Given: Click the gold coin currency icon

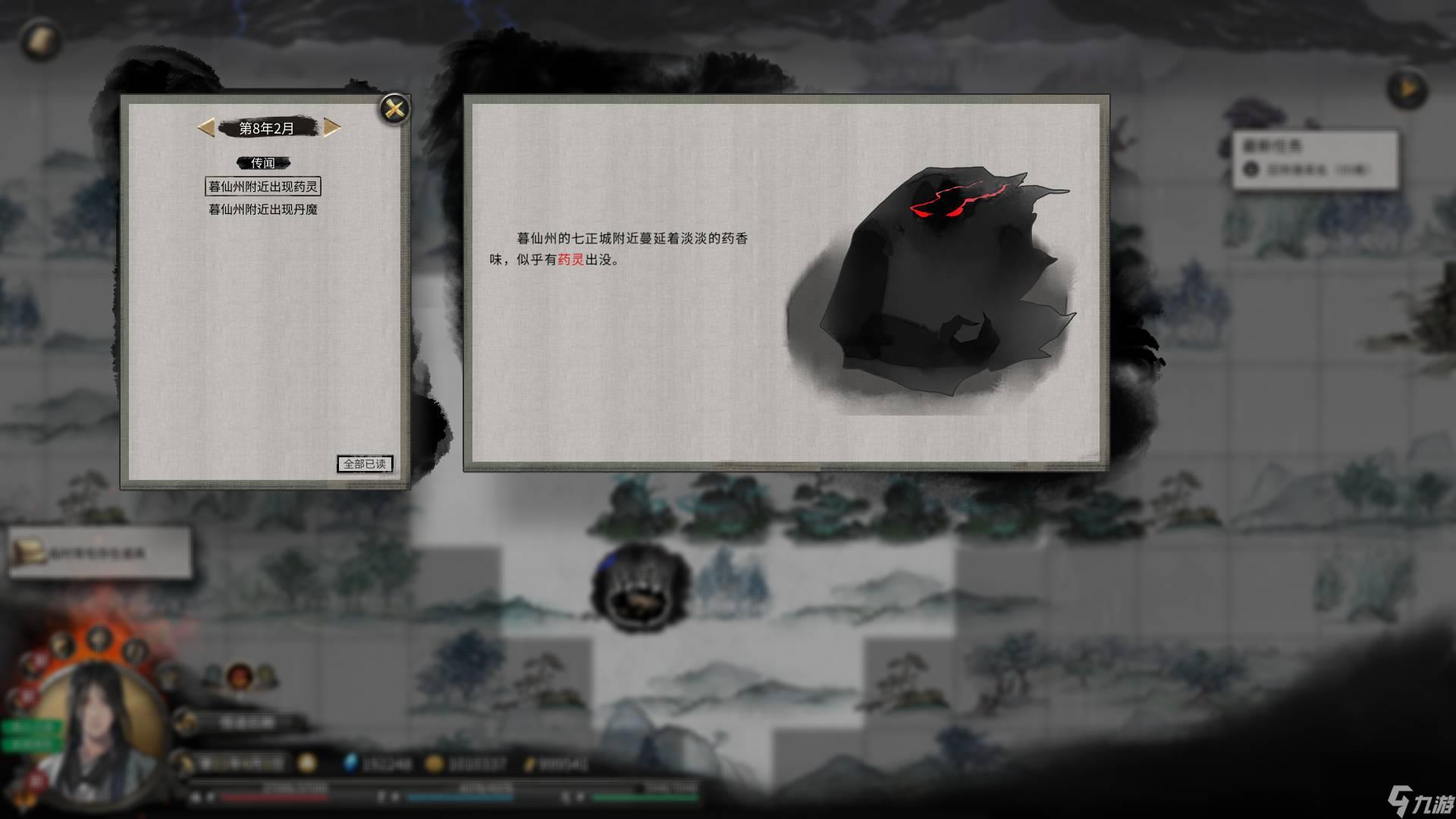Looking at the screenshot, I should click(x=434, y=764).
